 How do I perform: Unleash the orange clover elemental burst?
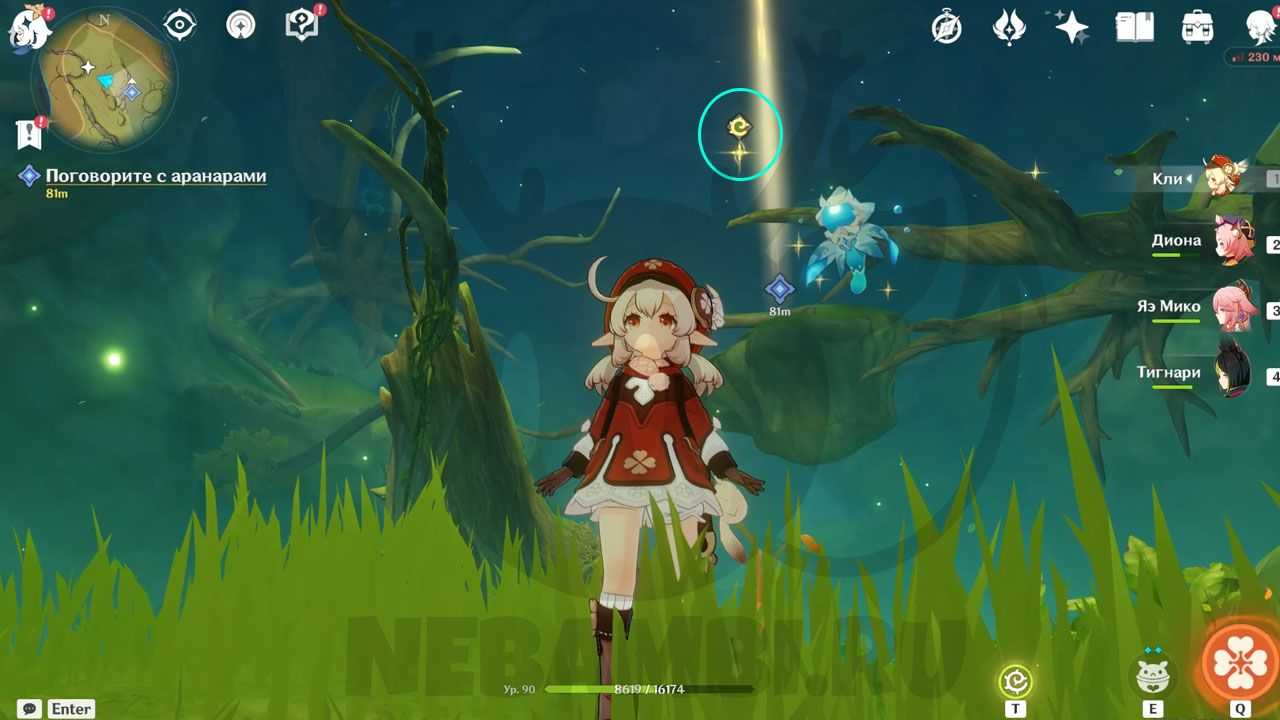(1240, 662)
